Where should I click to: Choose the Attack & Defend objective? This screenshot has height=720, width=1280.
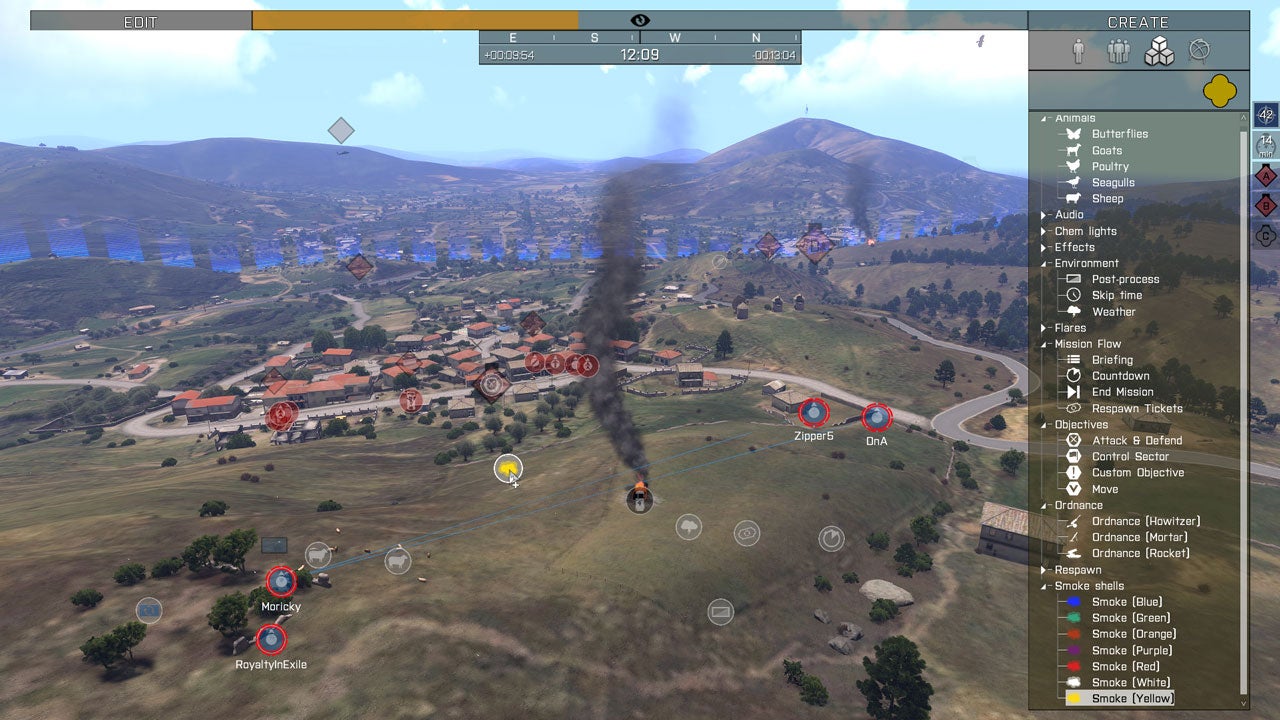[x=1136, y=440]
